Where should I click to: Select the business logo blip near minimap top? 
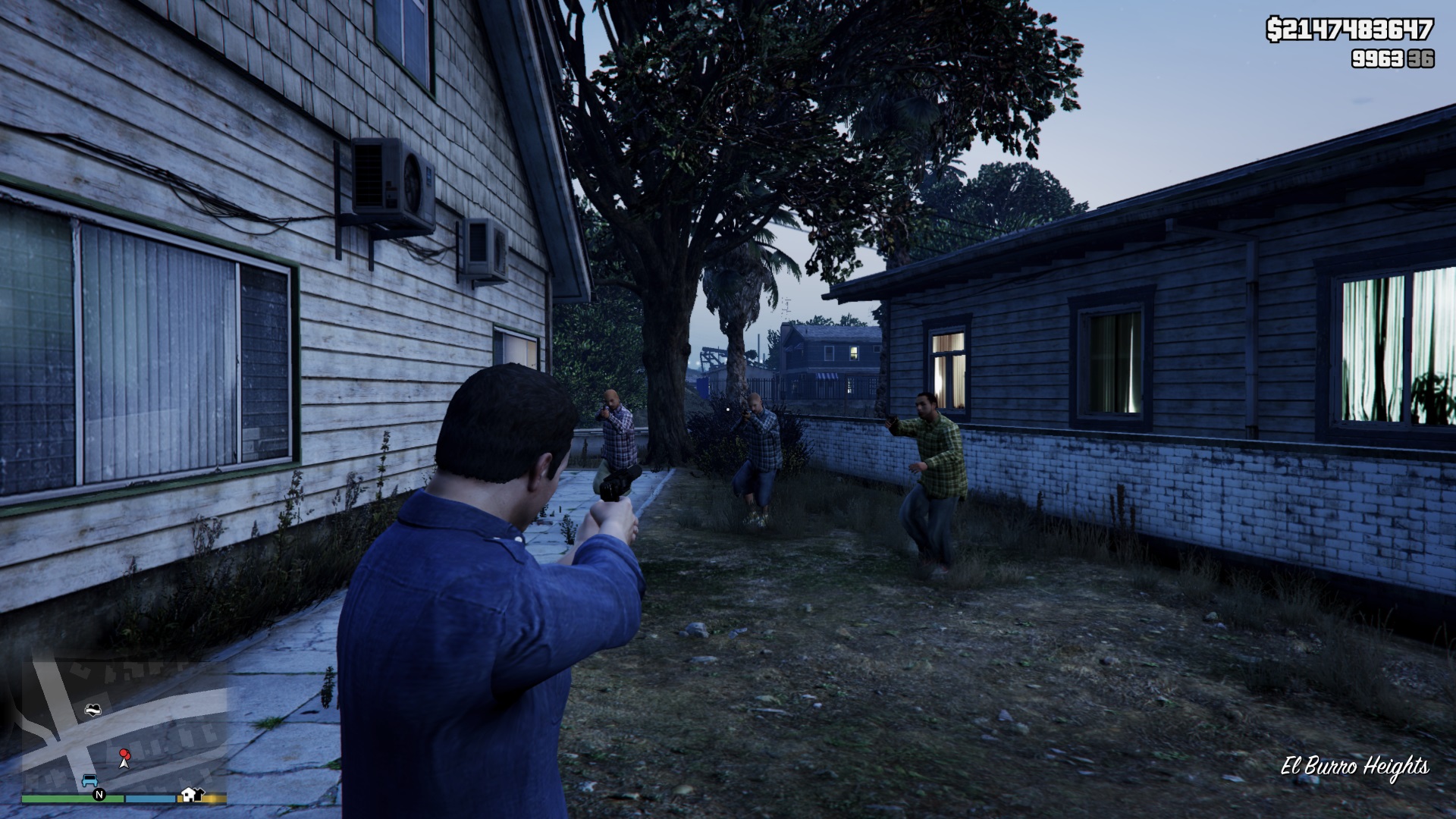pyautogui.click(x=93, y=711)
